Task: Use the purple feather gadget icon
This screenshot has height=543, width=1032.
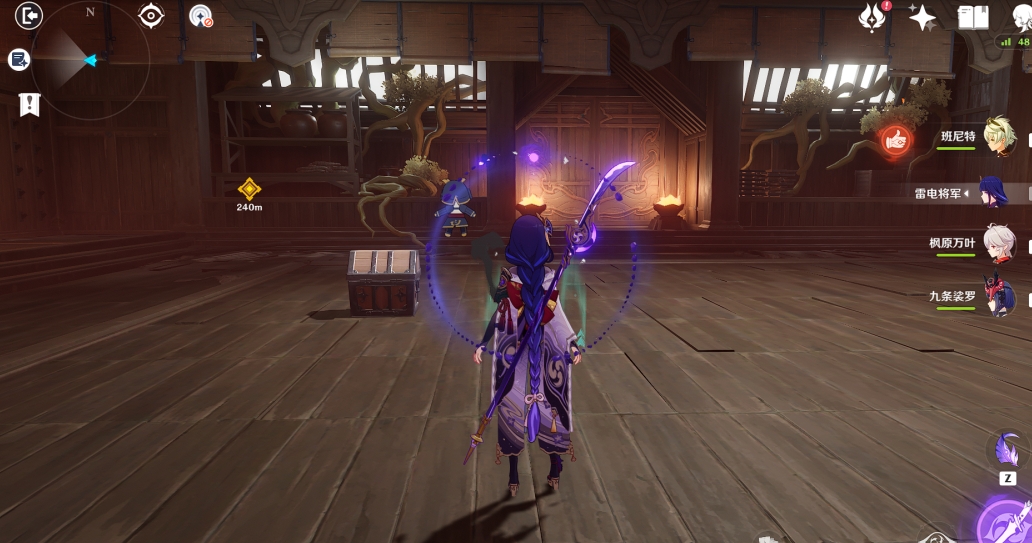Action: [x=1007, y=452]
